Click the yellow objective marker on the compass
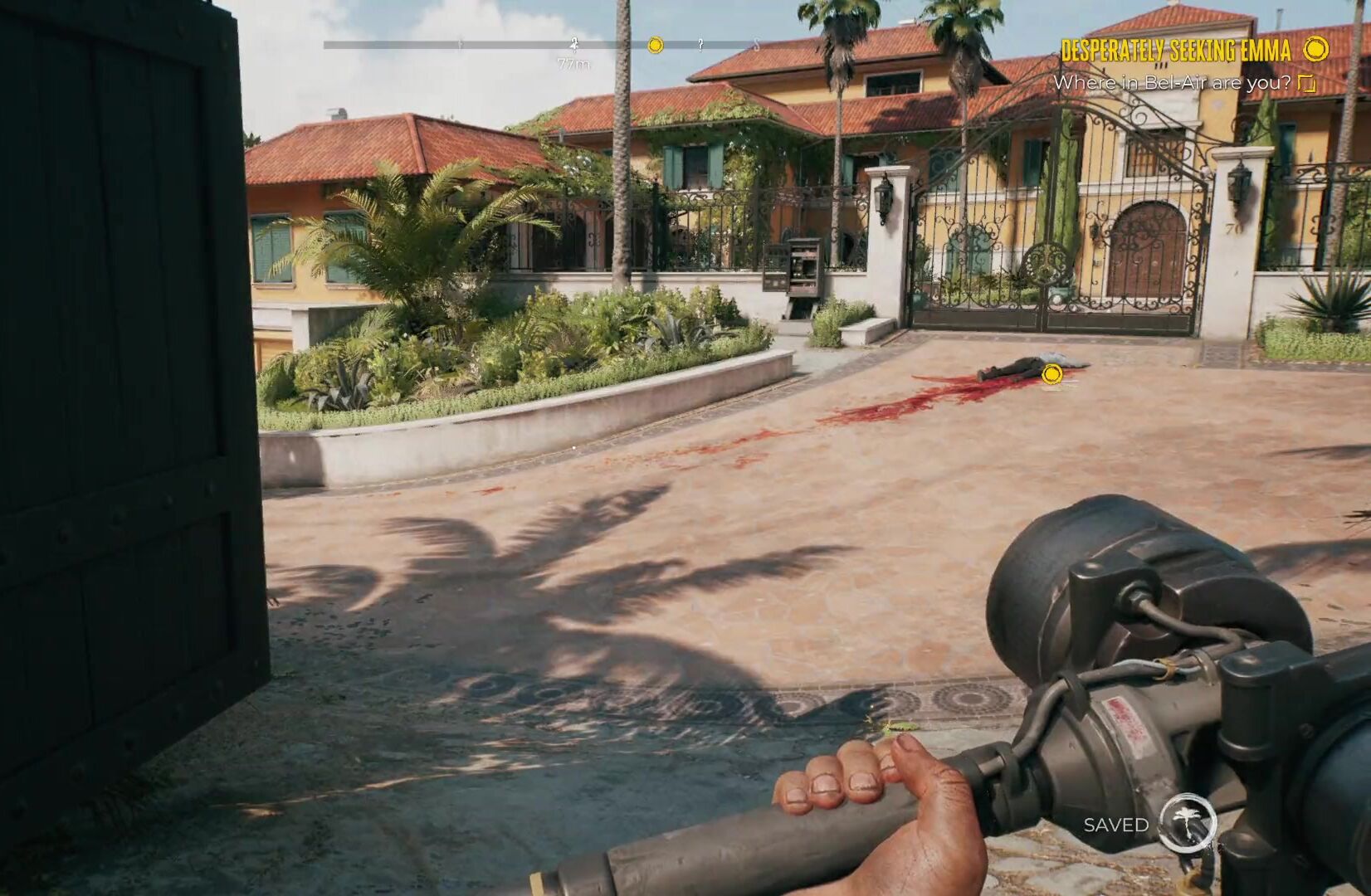This screenshot has height=896, width=1371. pyautogui.click(x=655, y=45)
